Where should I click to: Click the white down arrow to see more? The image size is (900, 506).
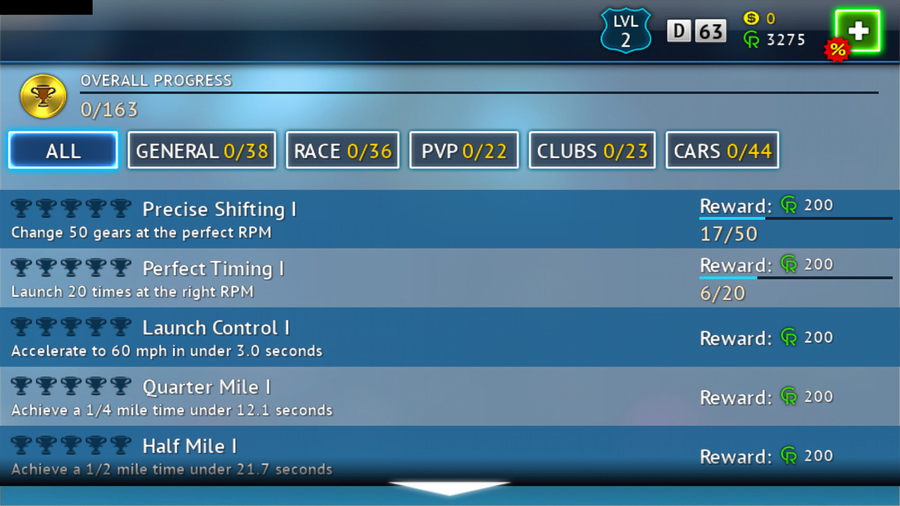pyautogui.click(x=450, y=488)
